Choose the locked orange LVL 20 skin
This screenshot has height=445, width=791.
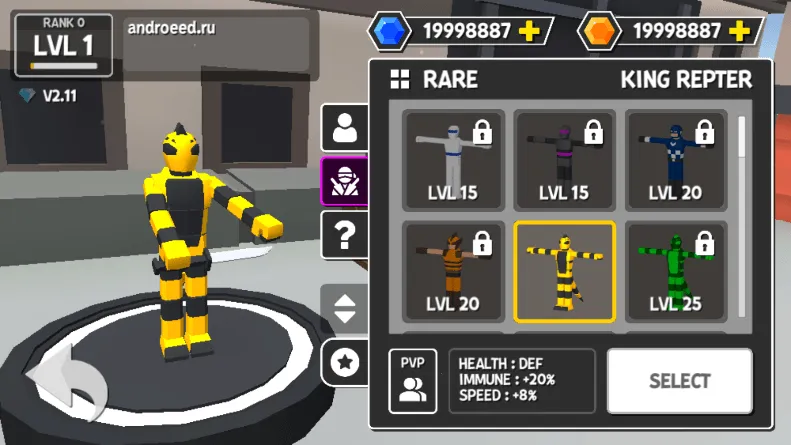coord(452,271)
